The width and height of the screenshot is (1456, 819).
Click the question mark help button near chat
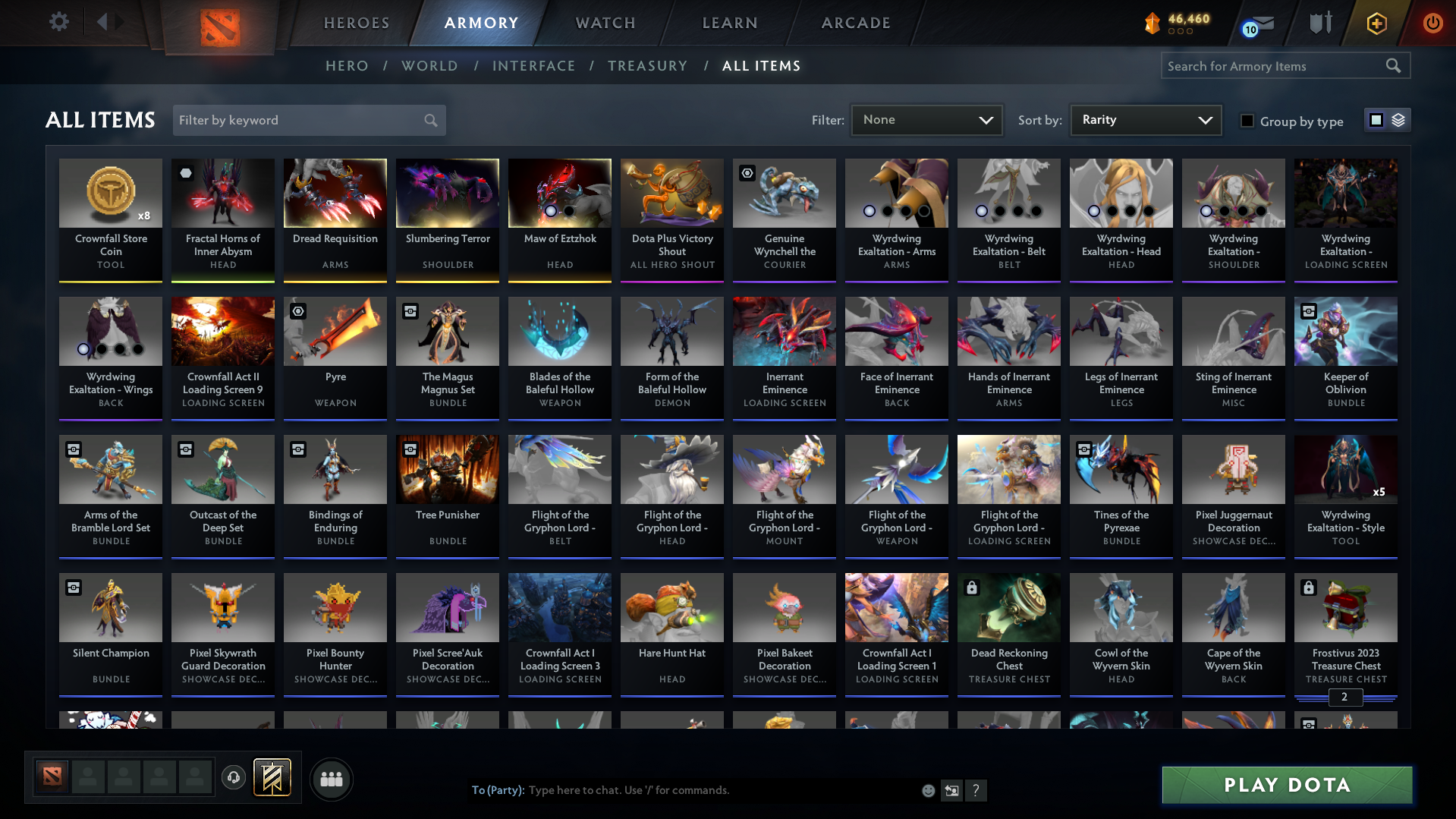[976, 790]
